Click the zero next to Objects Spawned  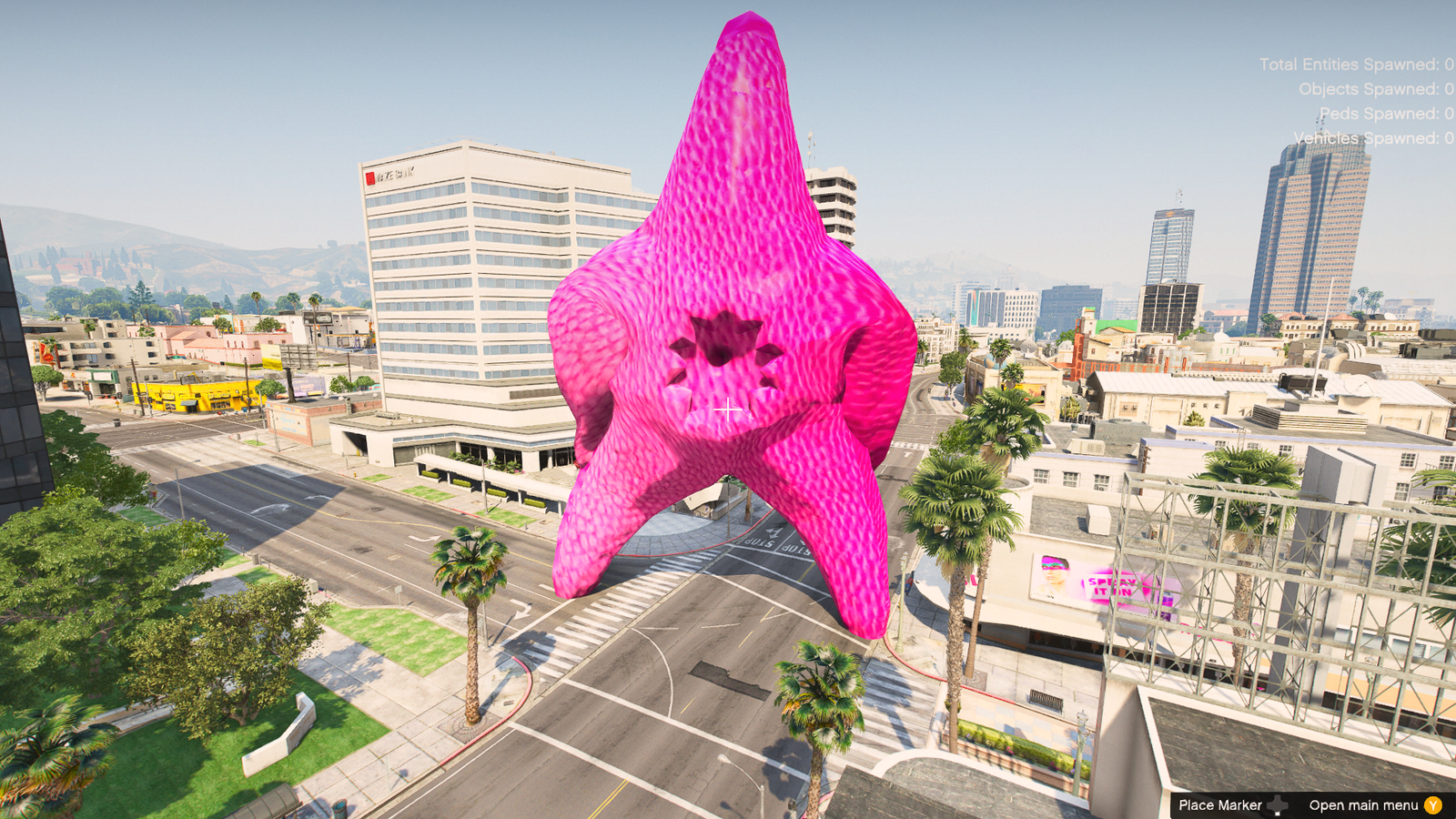point(1449,89)
